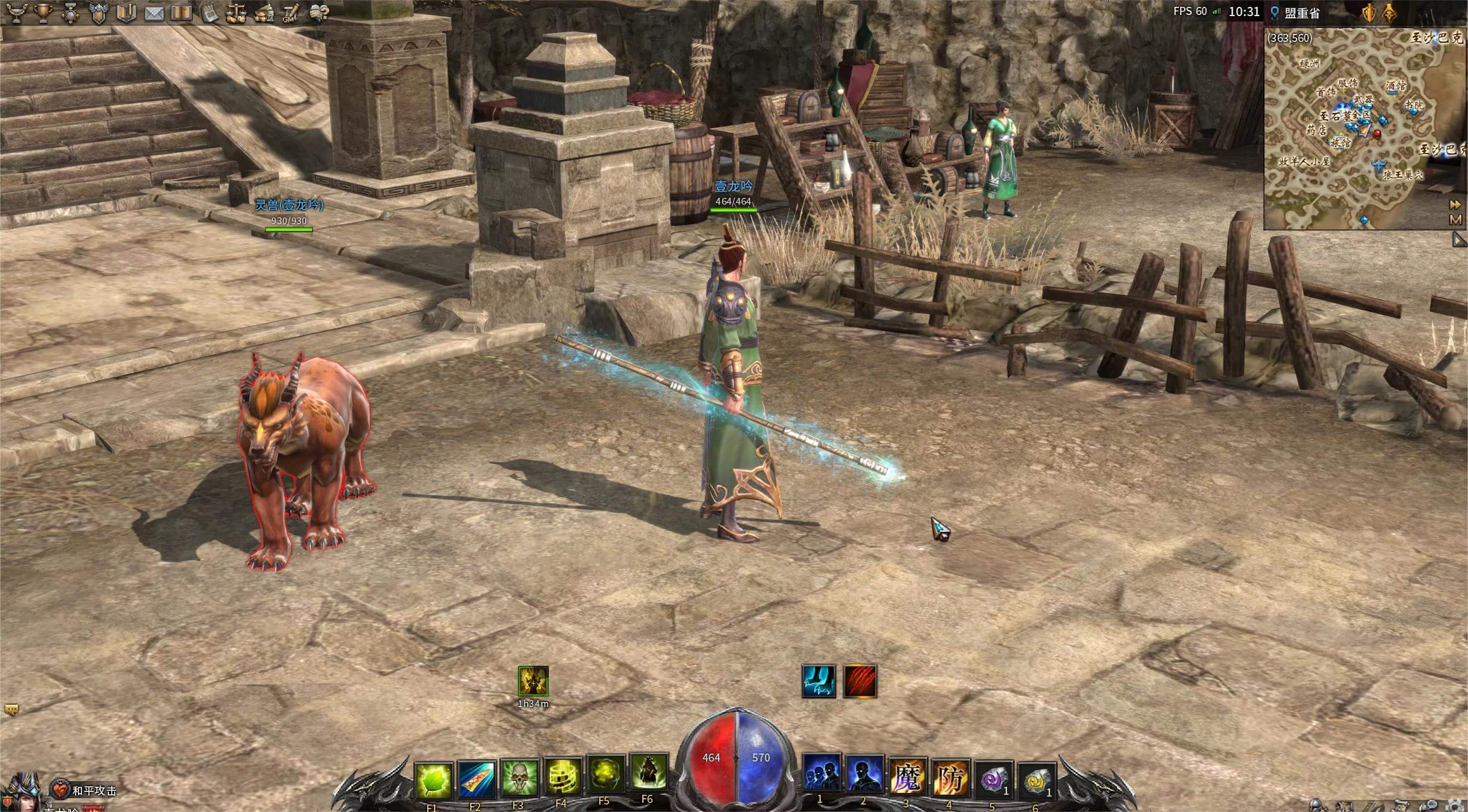The image size is (1468, 812).
Task: Select the 防 defense skill slot
Action: pyautogui.click(x=950, y=779)
